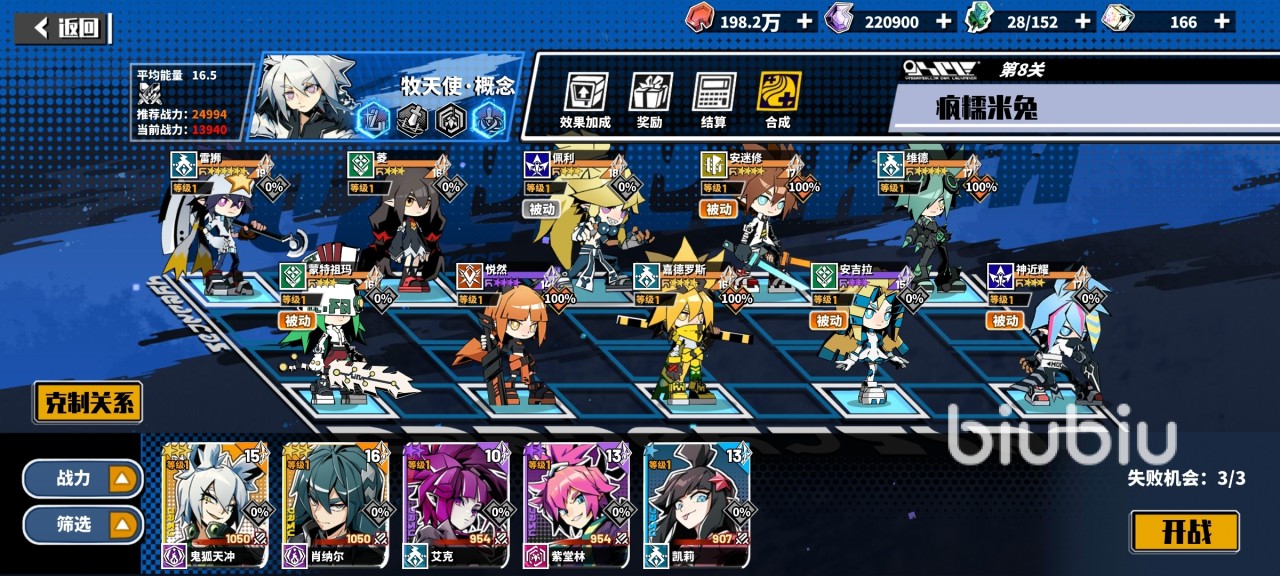1280x576 pixels.
Task: Open the 合成 synthesis panel
Action: (778, 100)
